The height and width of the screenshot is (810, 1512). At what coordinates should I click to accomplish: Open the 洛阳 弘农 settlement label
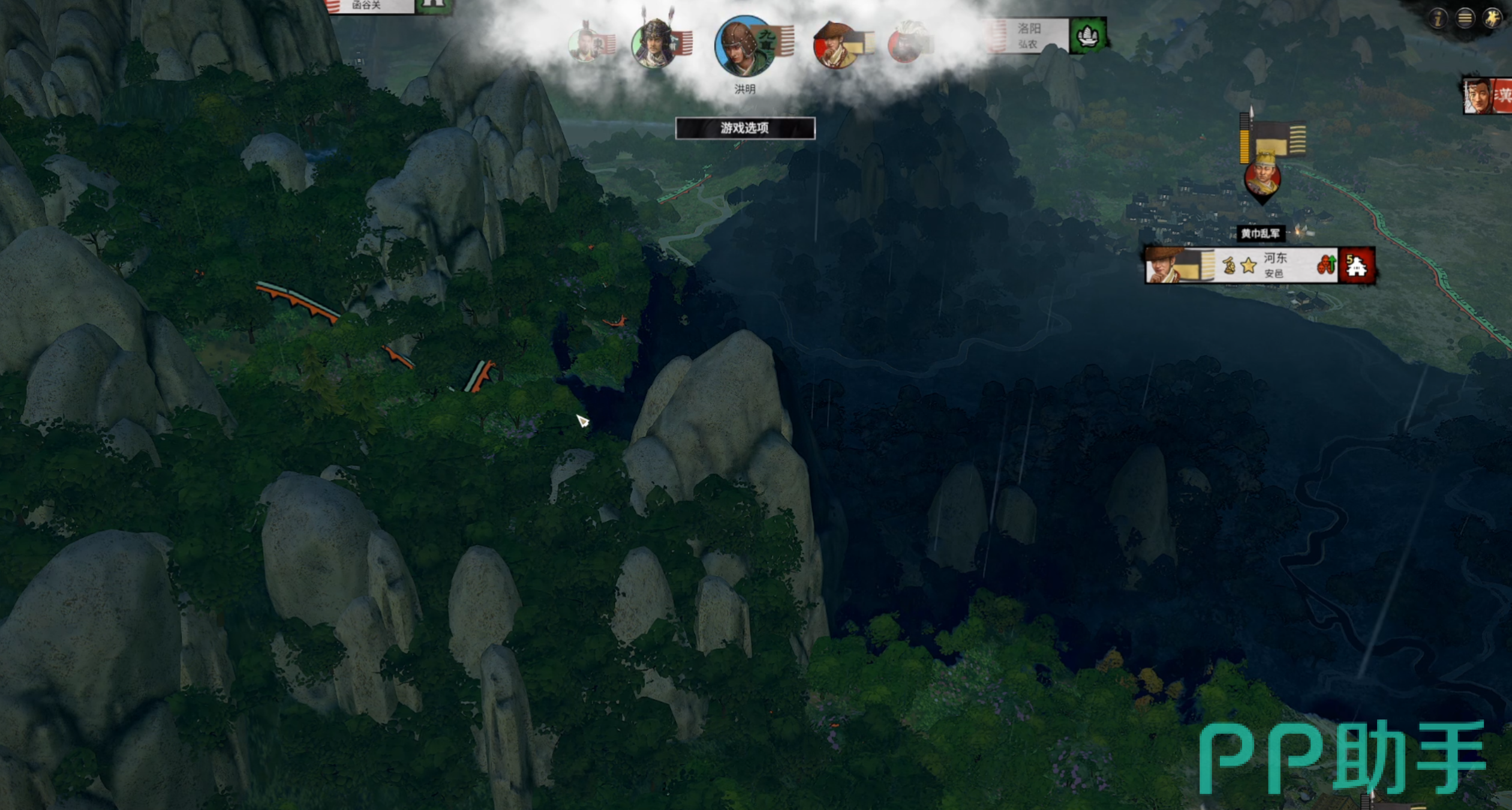coord(1027,35)
